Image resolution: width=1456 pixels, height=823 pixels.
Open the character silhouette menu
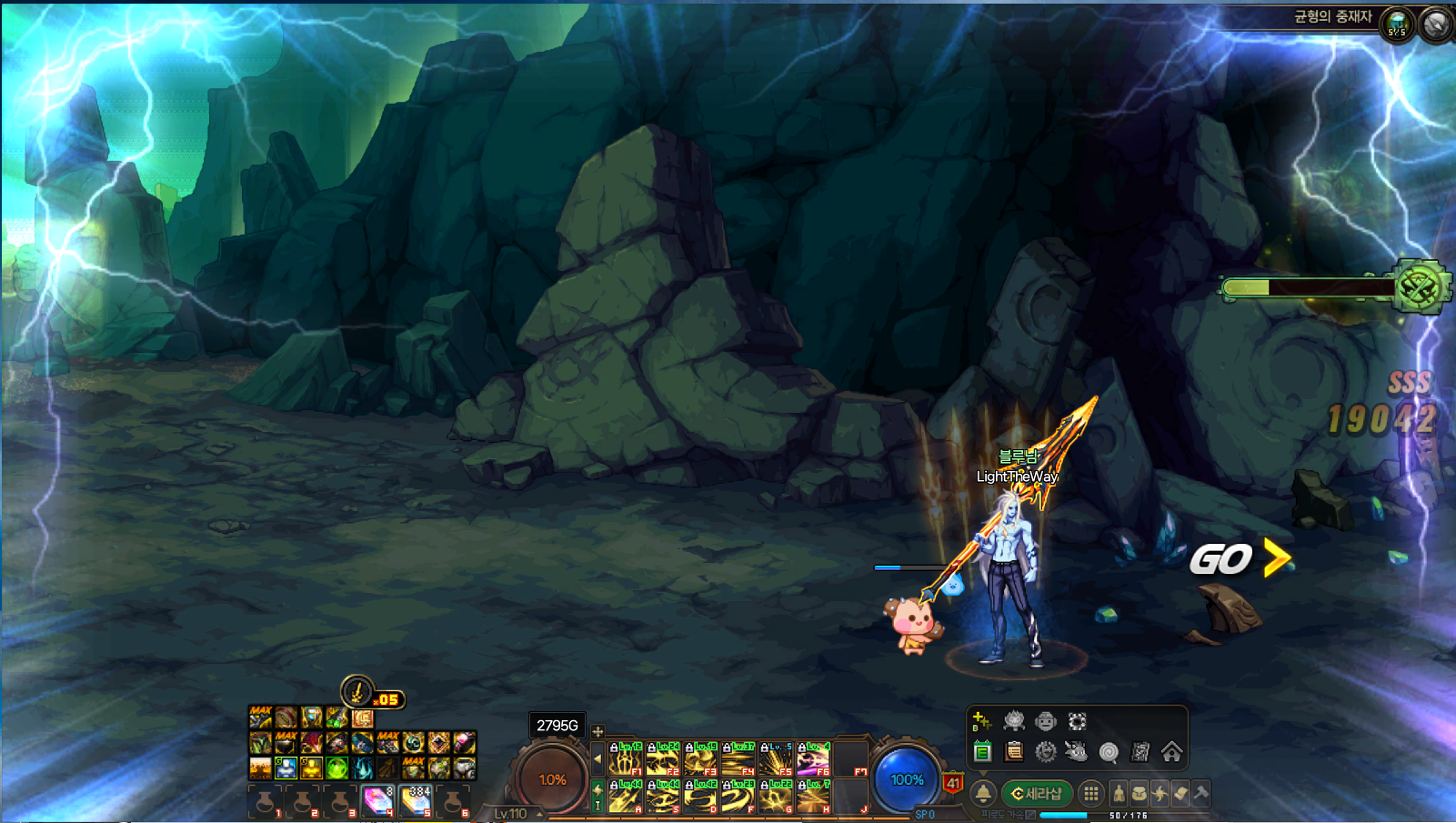[x=1119, y=794]
